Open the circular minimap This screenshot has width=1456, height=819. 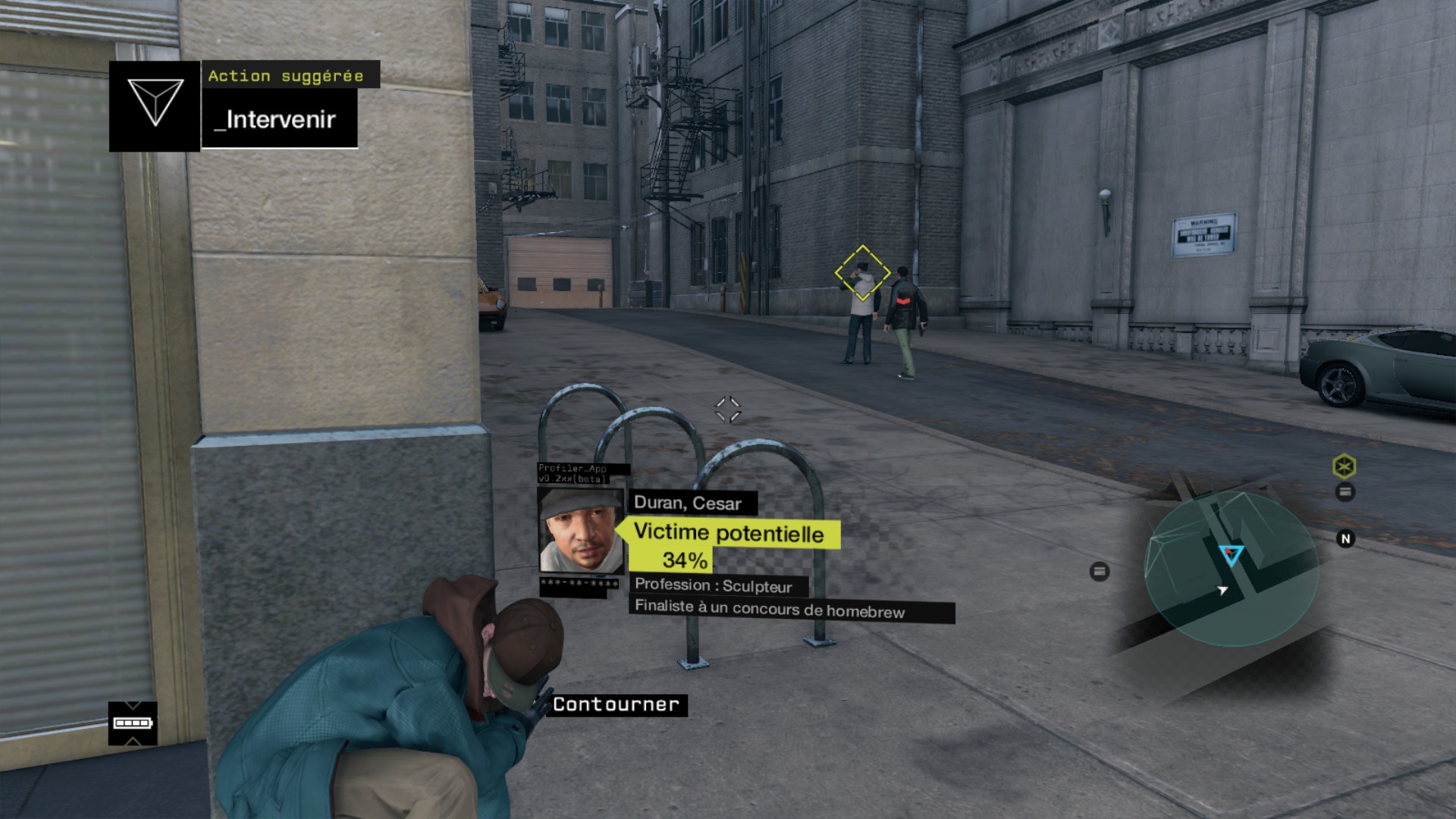point(1231,569)
